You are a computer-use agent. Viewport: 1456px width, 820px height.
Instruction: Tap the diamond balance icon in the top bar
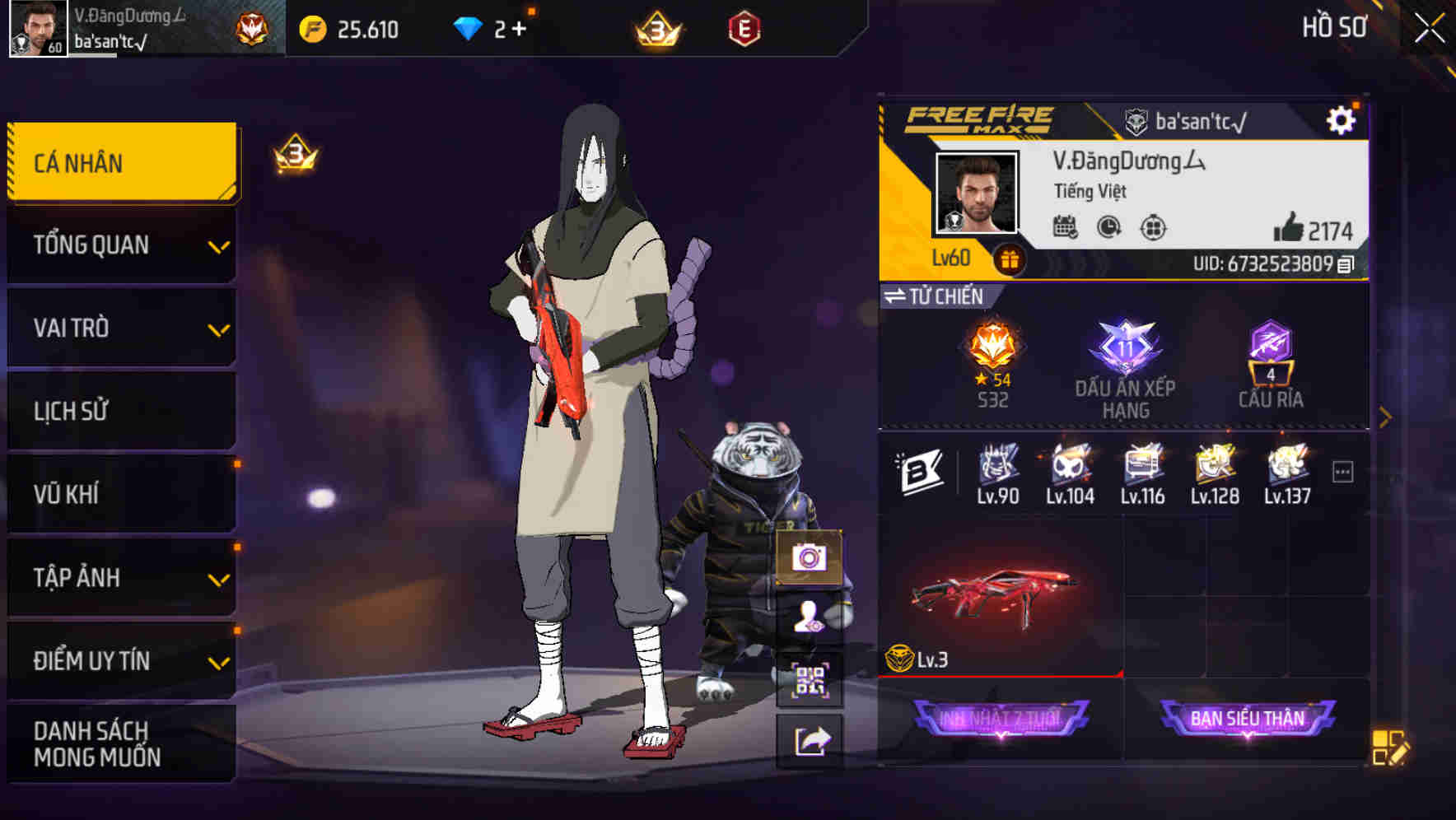coord(469,27)
